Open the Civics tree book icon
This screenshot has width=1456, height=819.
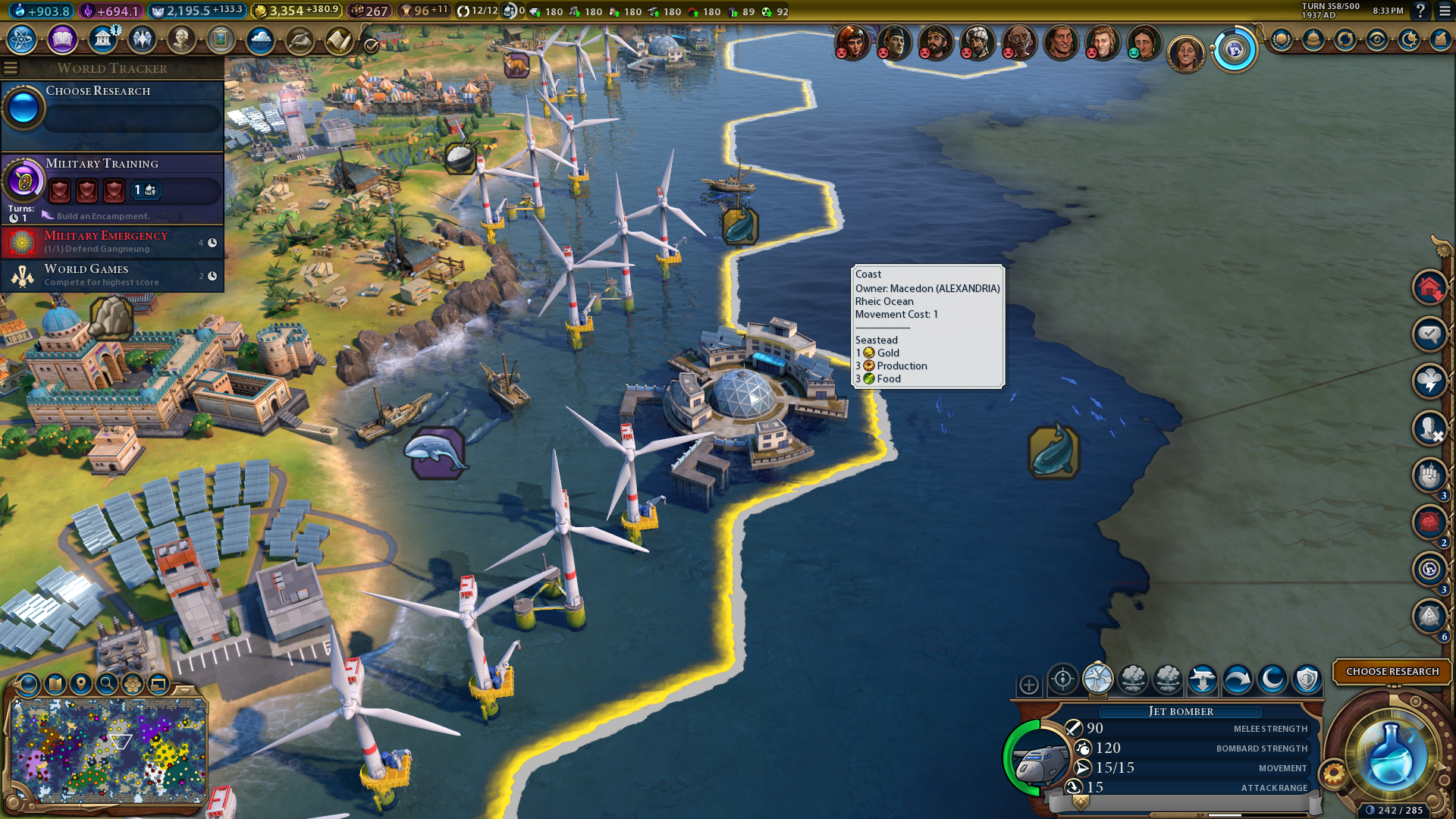(62, 39)
